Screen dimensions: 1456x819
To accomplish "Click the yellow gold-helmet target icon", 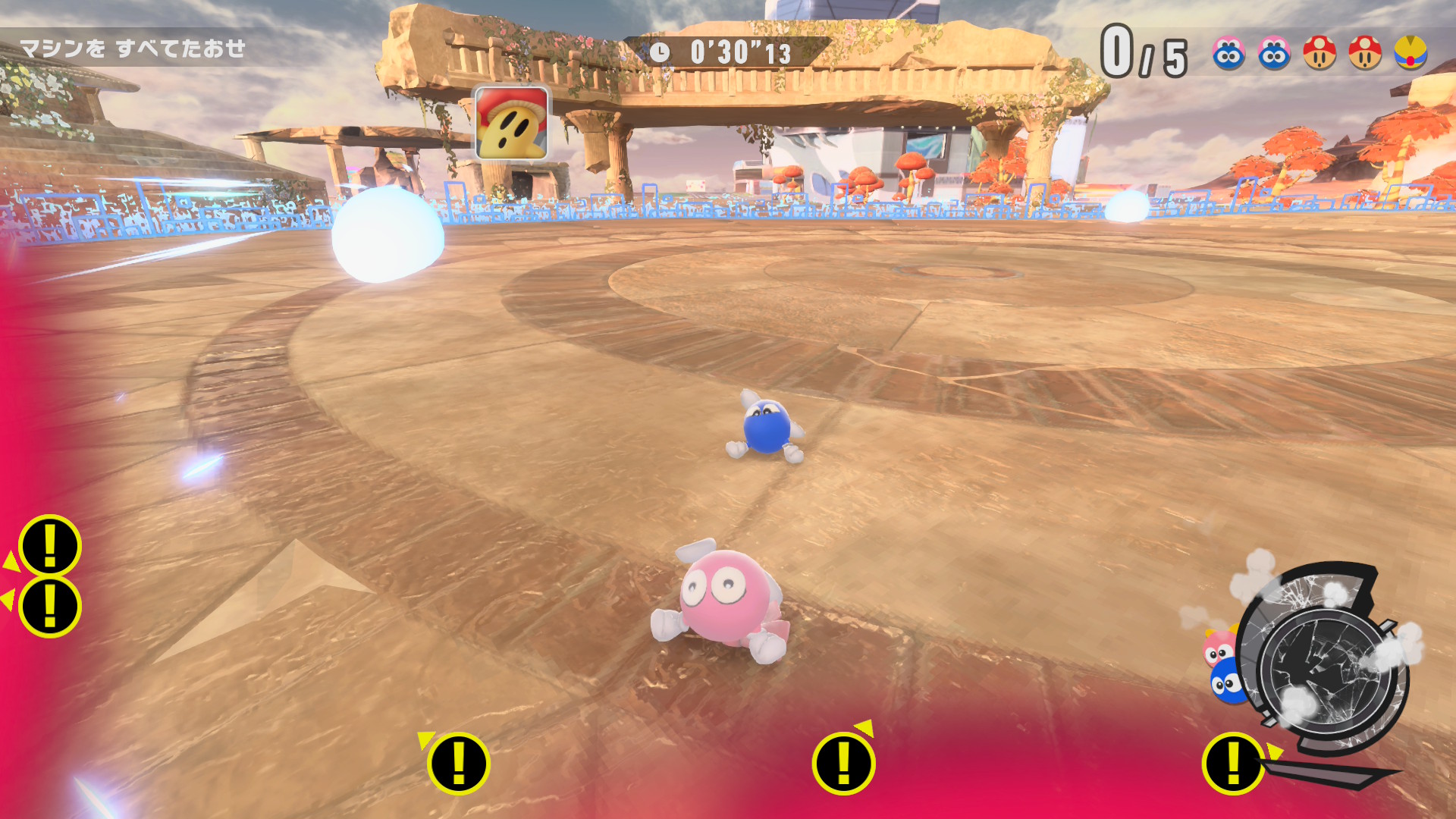I will (1410, 53).
